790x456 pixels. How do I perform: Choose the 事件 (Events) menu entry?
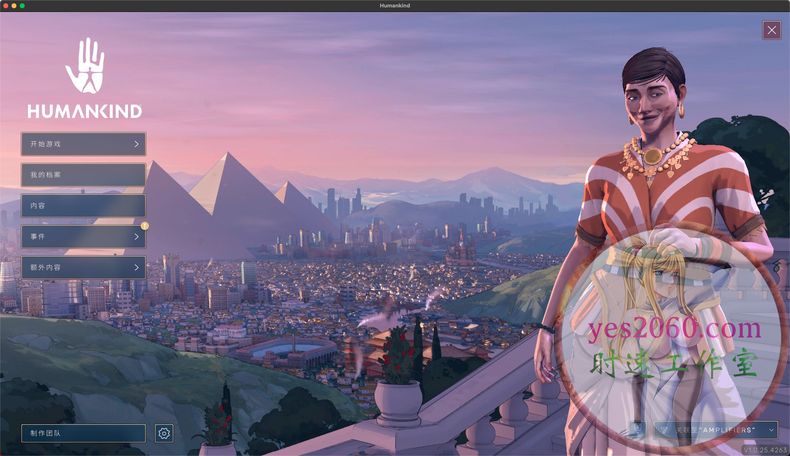pyautogui.click(x=83, y=237)
